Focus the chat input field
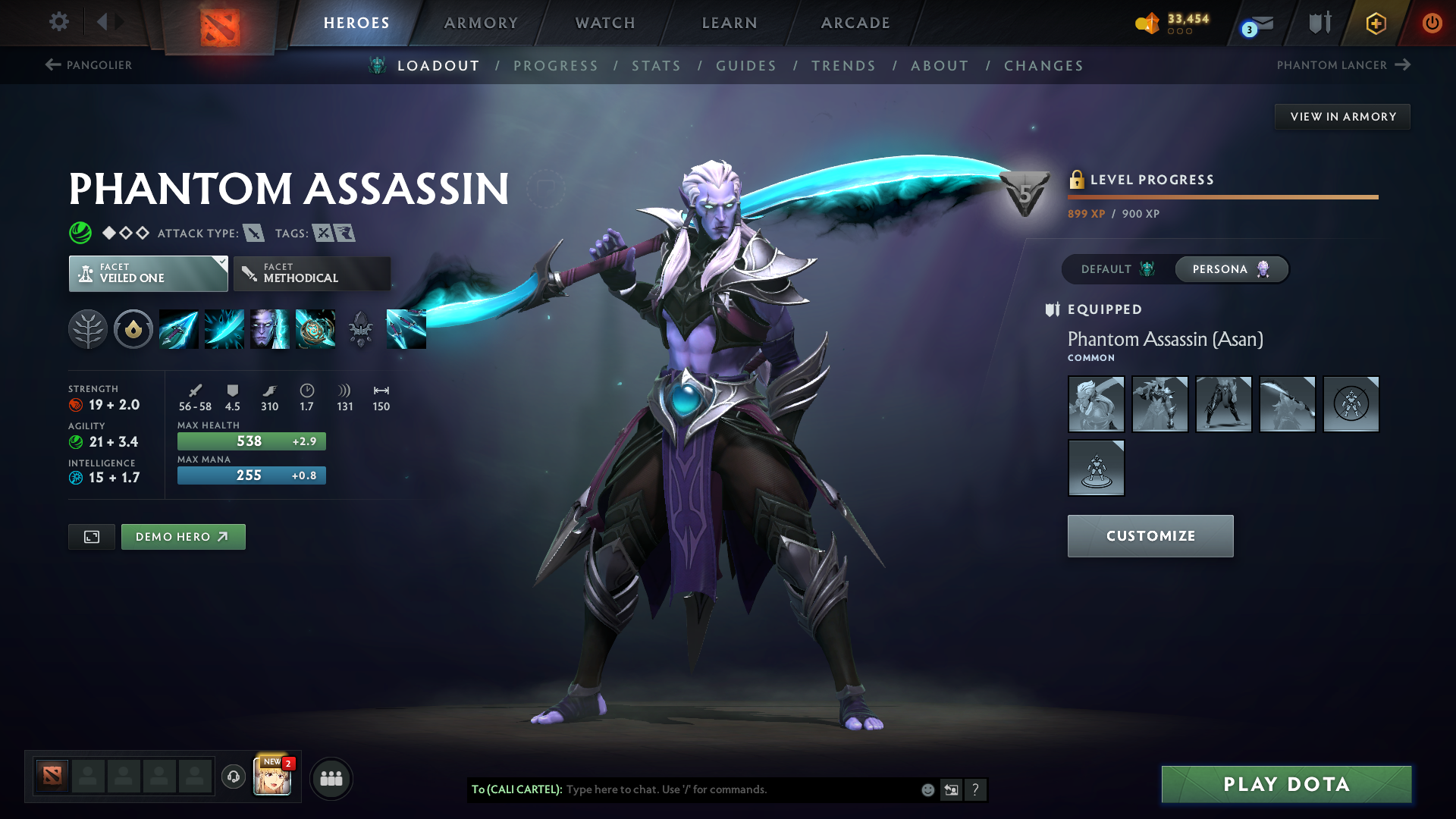1456x819 pixels. pyautogui.click(x=739, y=789)
